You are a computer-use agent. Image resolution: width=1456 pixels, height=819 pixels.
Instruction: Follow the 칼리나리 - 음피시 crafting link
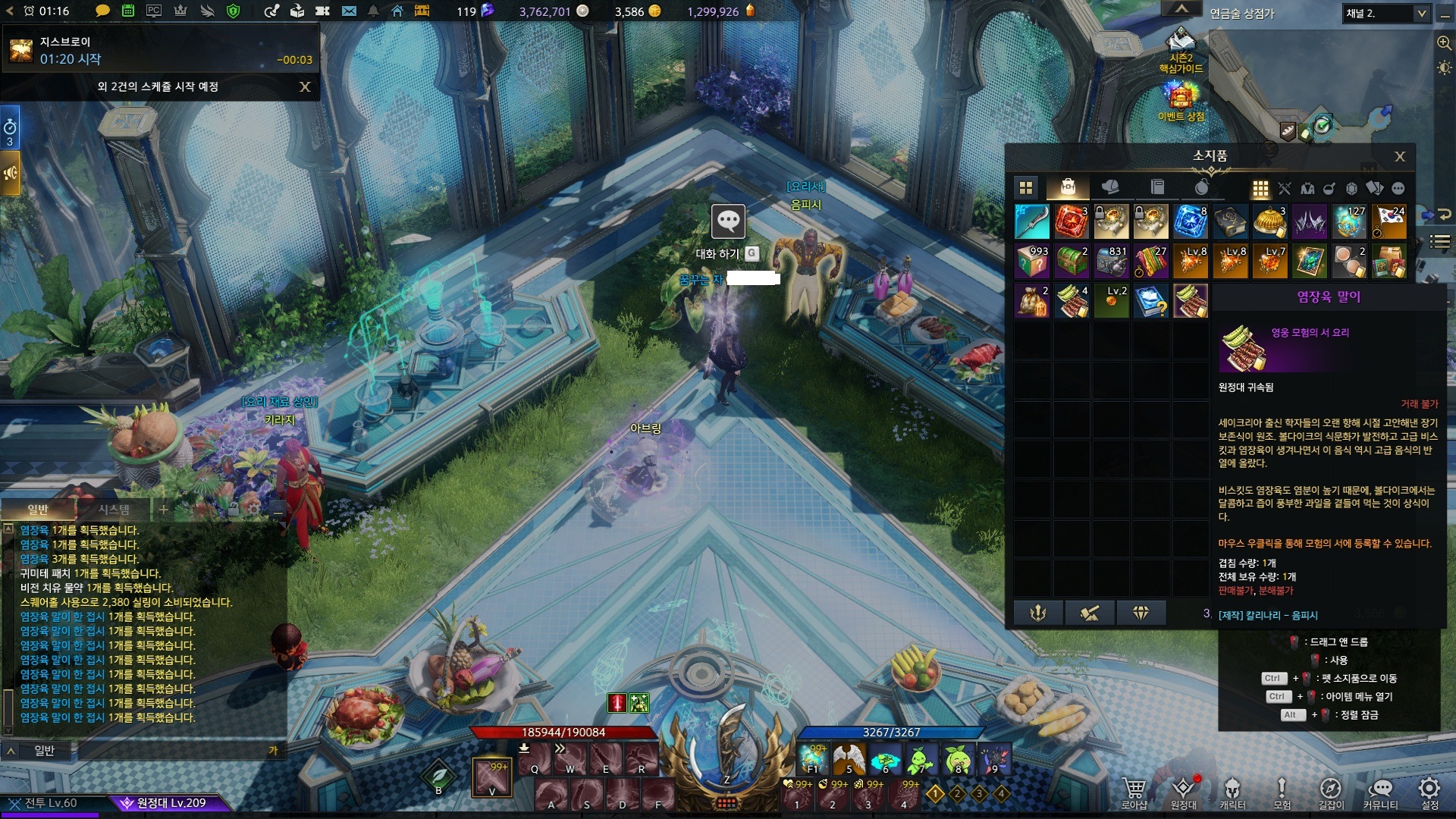[x=1268, y=615]
